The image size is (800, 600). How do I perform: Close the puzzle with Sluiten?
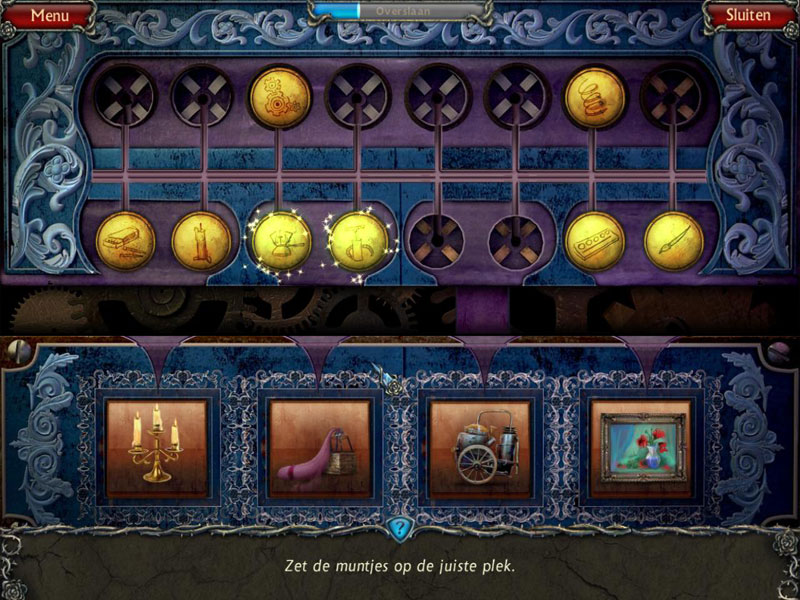747,15
